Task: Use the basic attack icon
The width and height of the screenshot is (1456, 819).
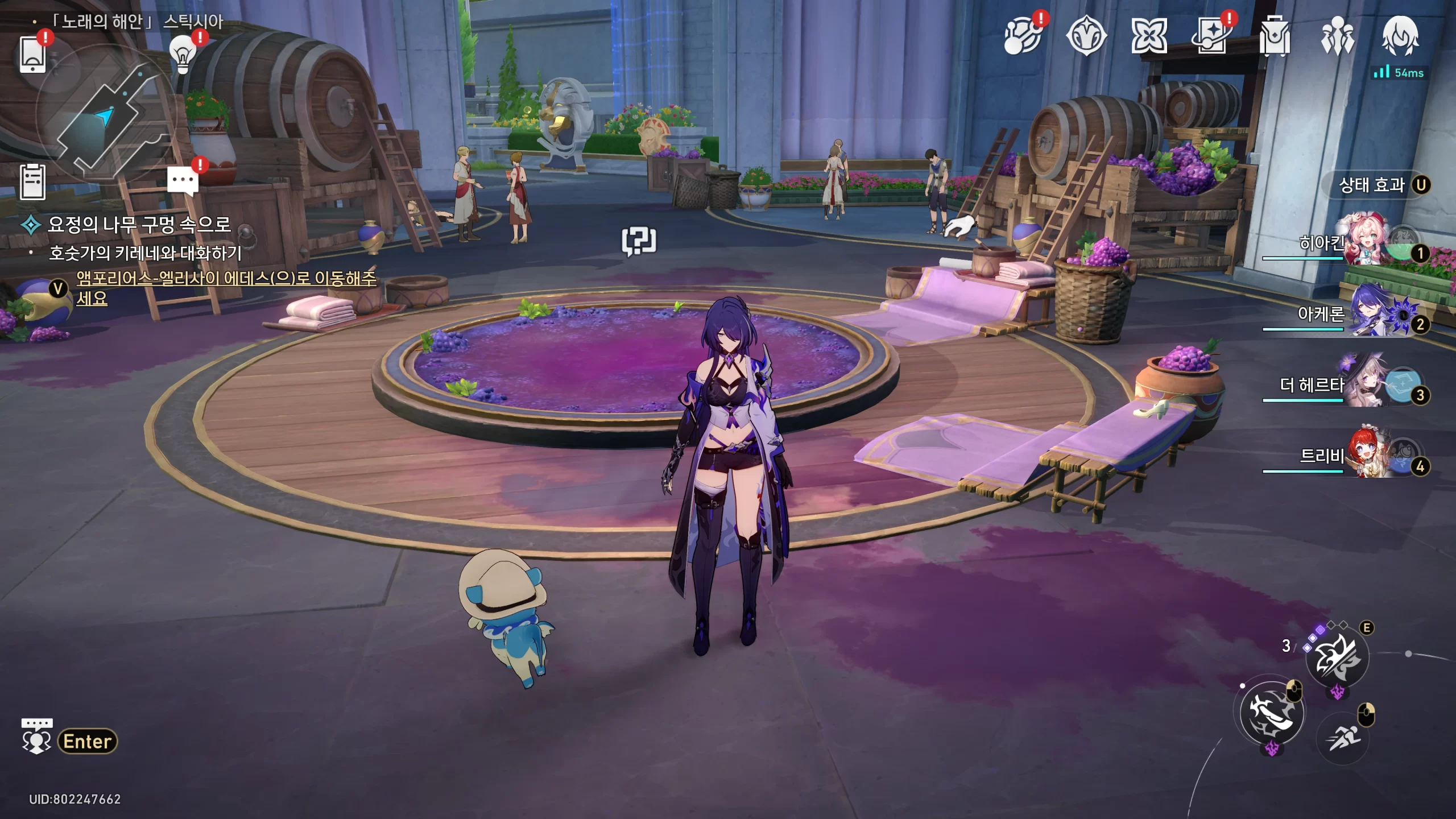Action: coord(1272,713)
